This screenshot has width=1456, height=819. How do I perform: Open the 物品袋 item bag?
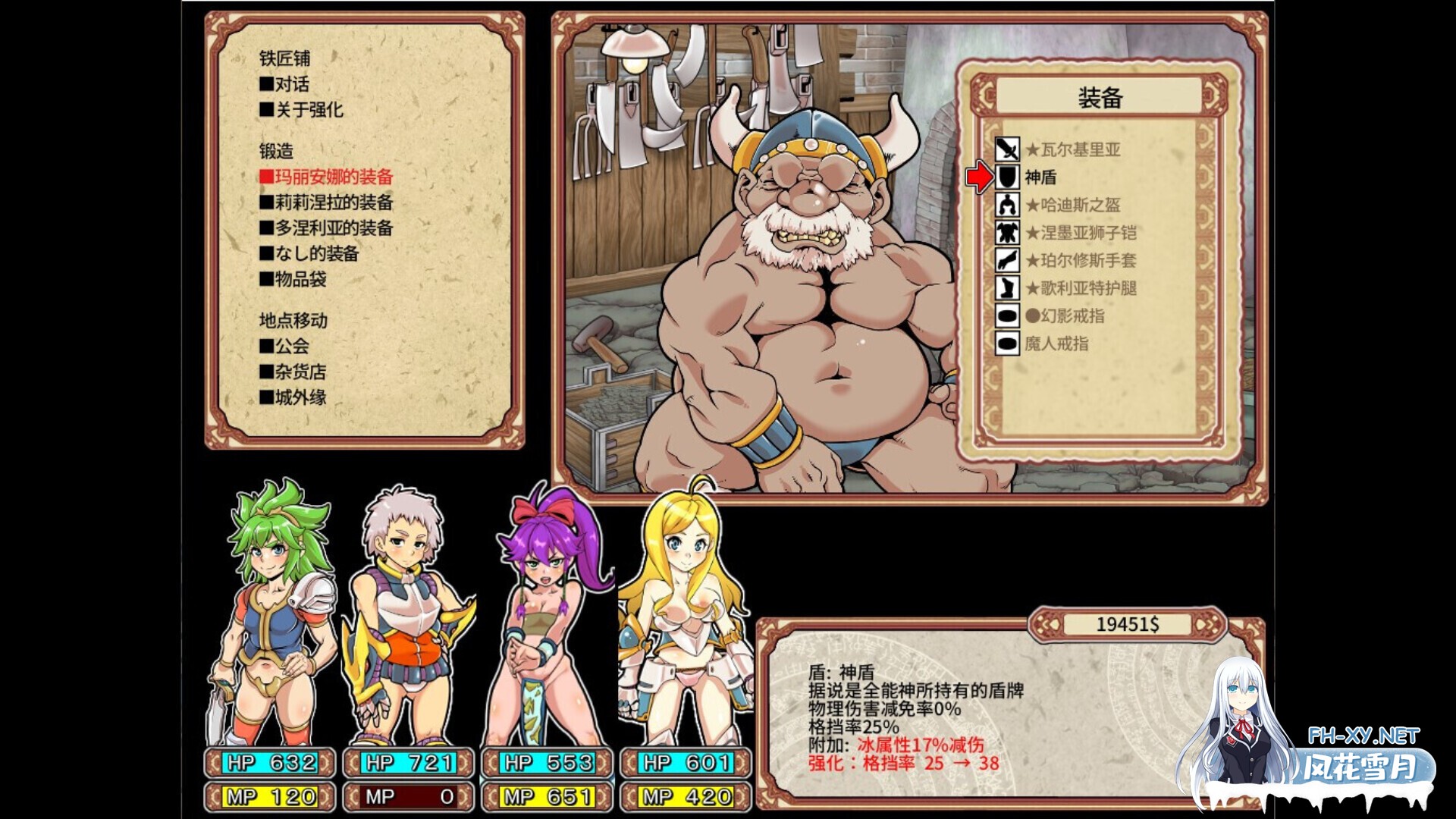pos(296,280)
